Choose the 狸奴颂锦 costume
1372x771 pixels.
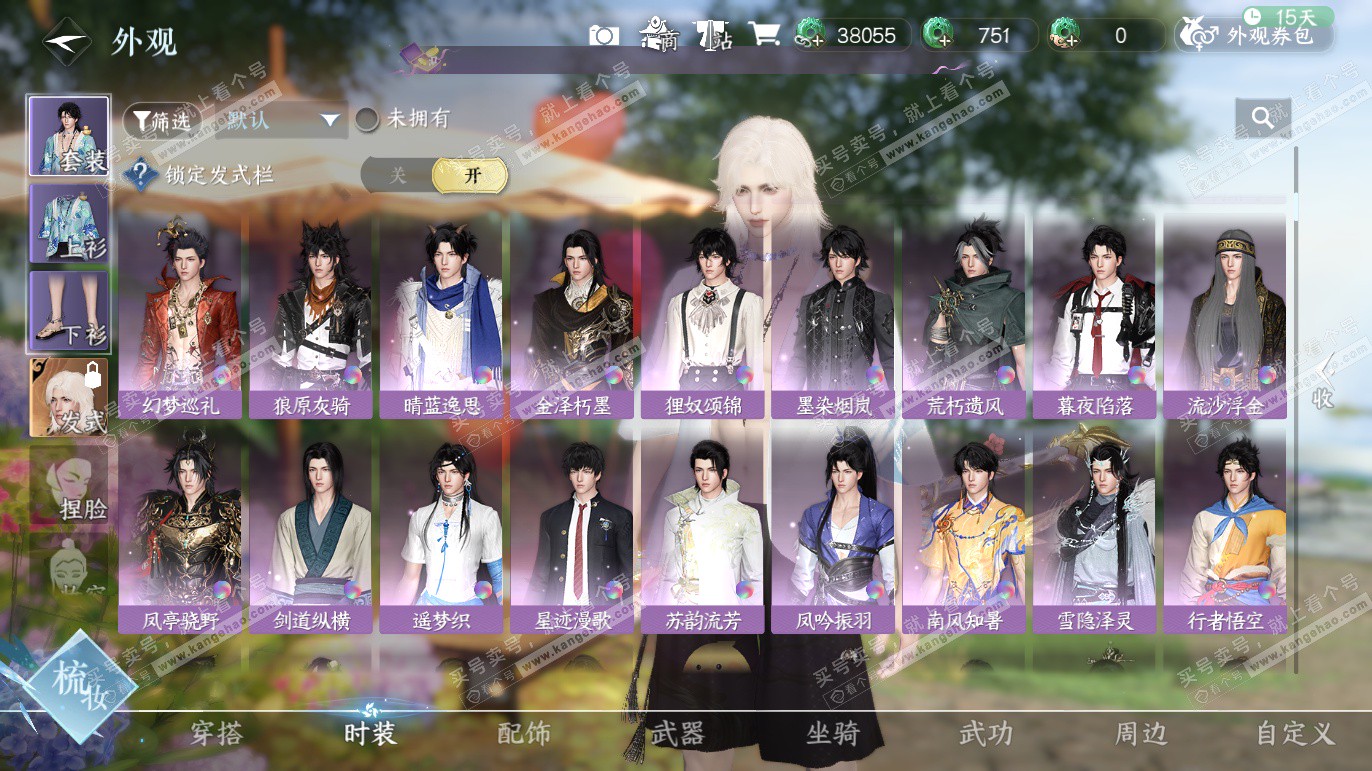(705, 318)
